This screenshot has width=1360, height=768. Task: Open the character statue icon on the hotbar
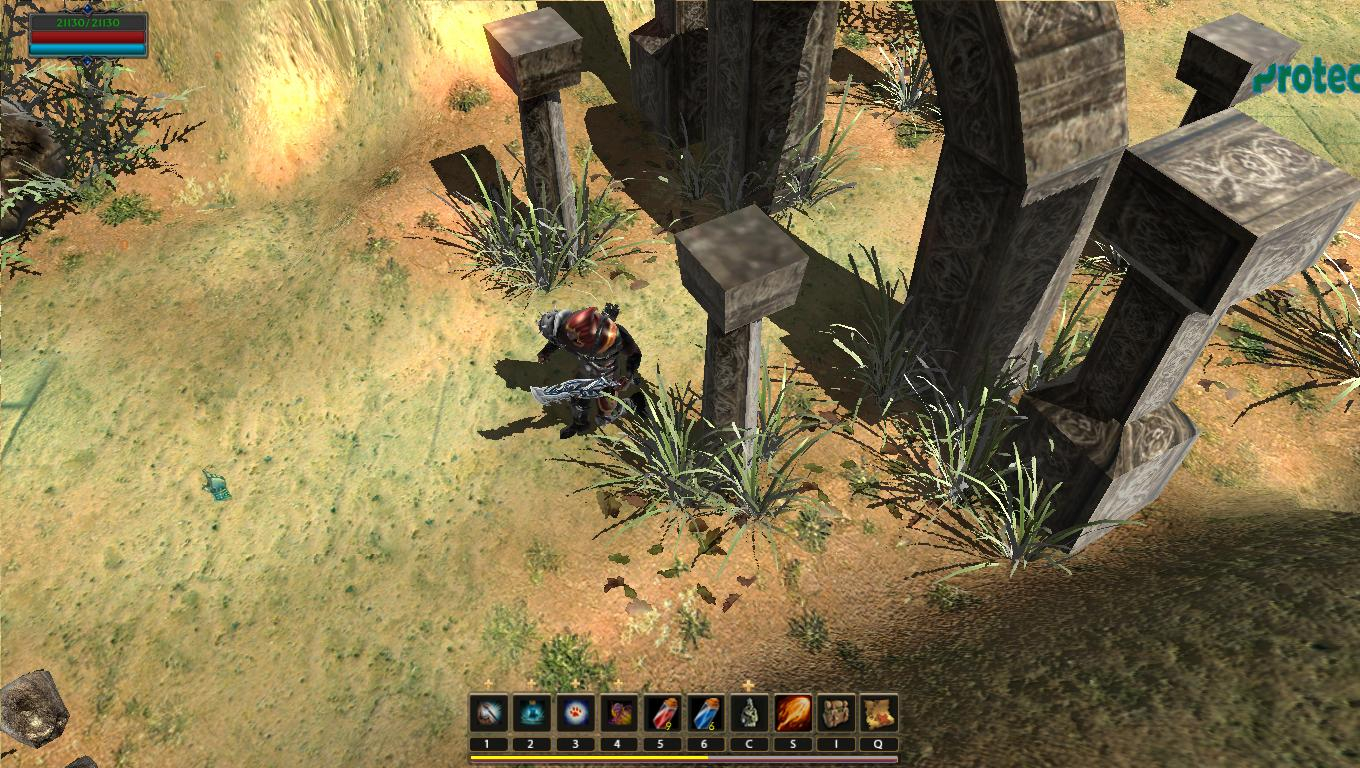pyautogui.click(x=749, y=712)
